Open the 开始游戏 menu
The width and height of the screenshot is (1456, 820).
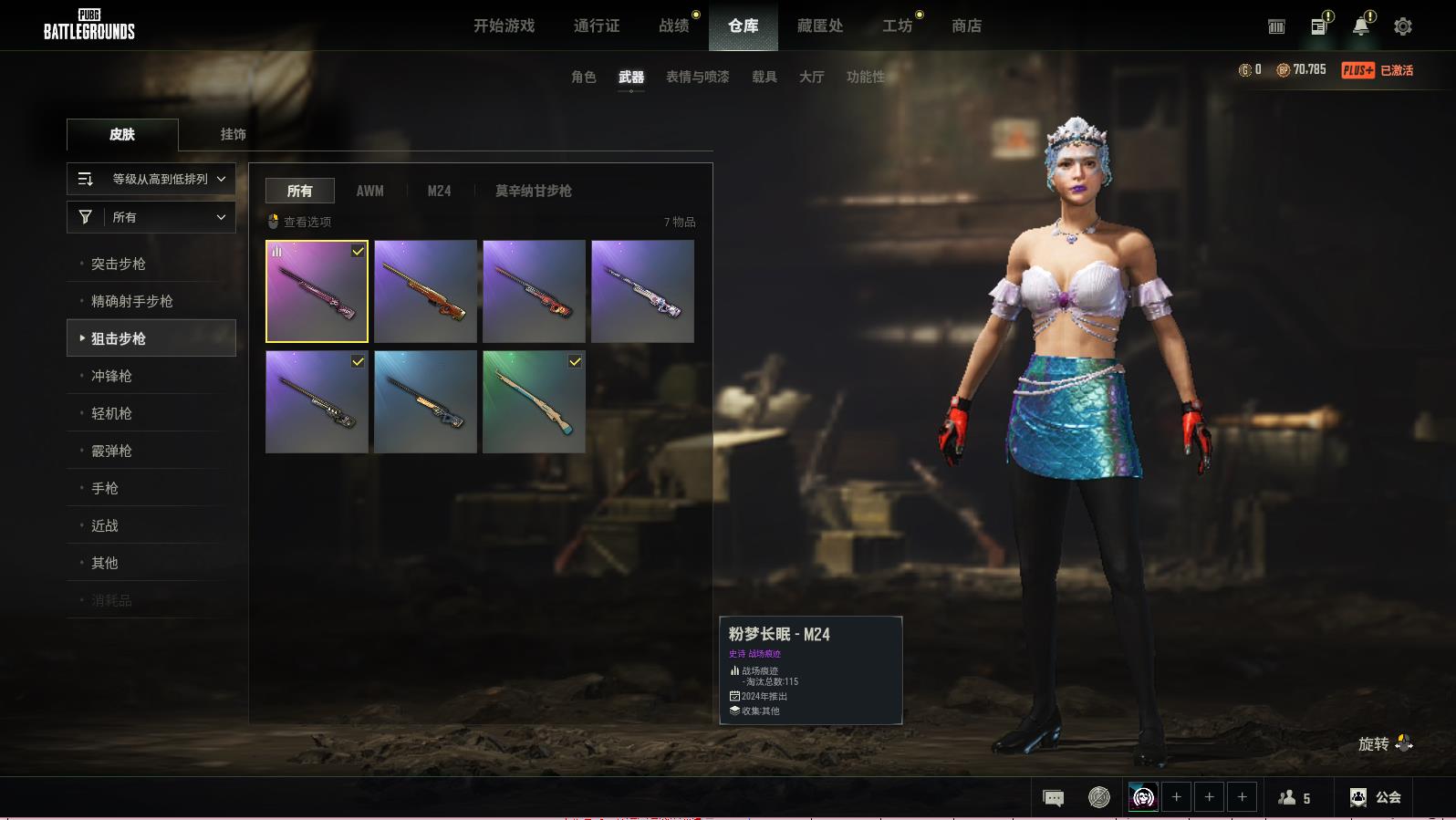point(504,26)
